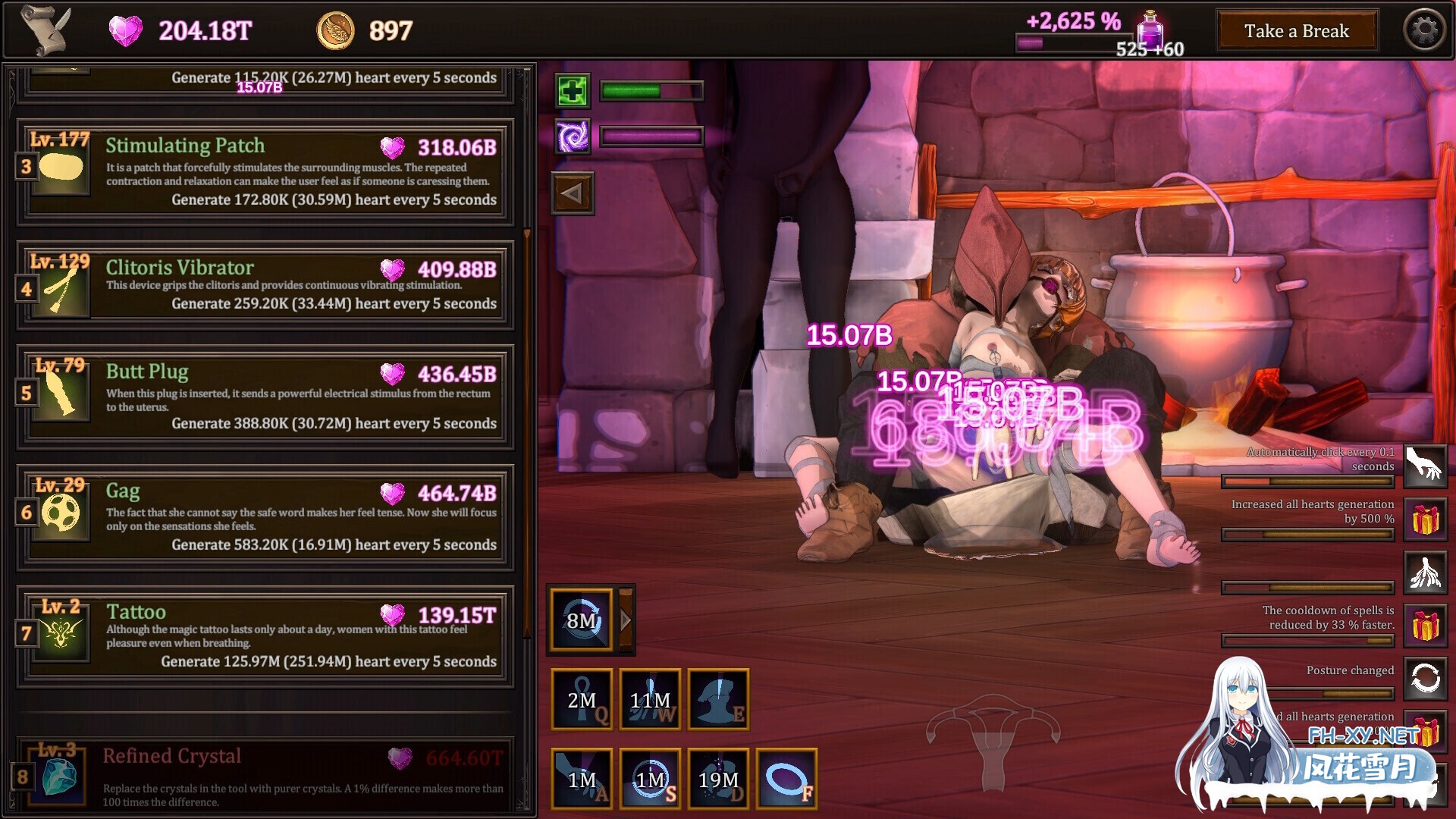Activate the W spell on cooldown

point(650,699)
